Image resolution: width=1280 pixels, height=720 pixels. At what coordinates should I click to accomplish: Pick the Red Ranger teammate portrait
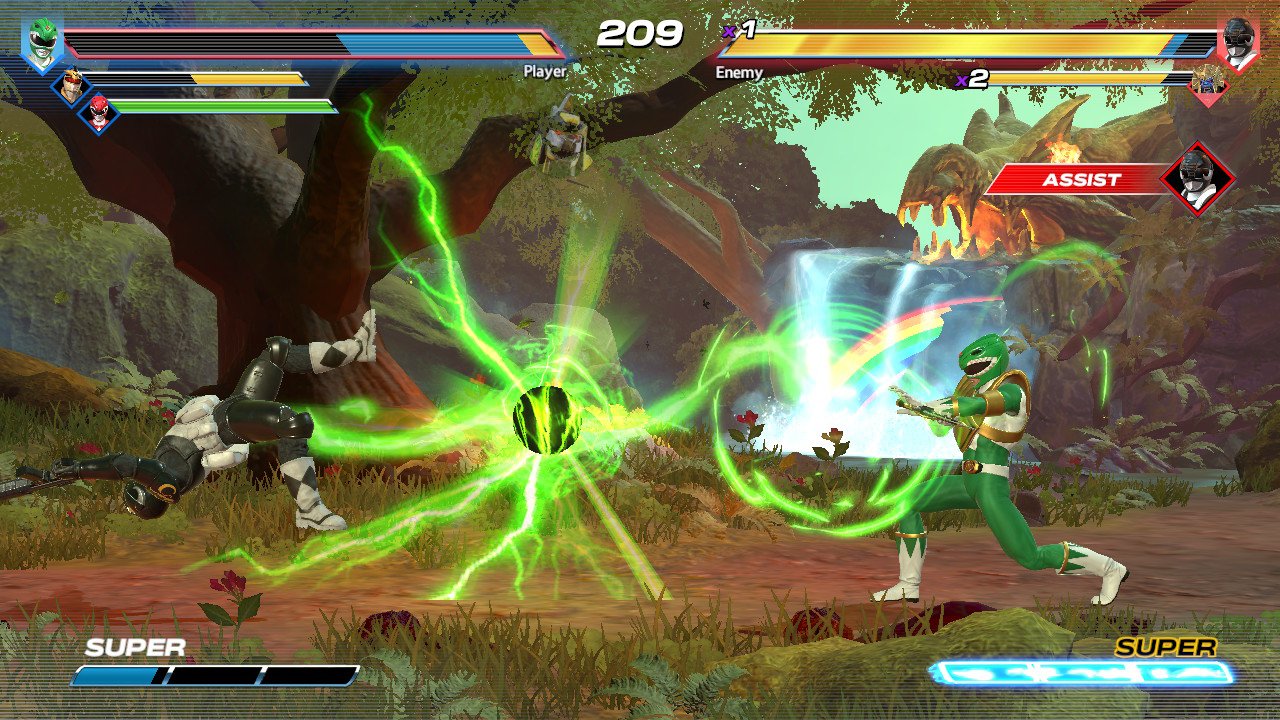[99, 114]
